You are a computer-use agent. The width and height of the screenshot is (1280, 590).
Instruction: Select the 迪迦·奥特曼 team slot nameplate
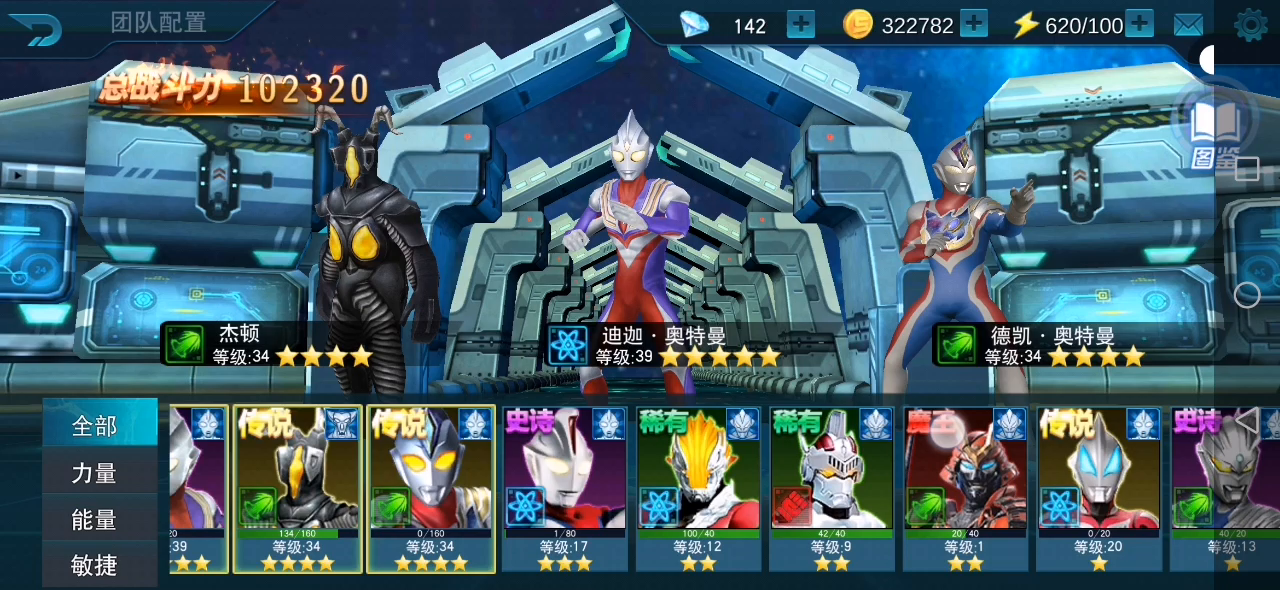[663, 344]
